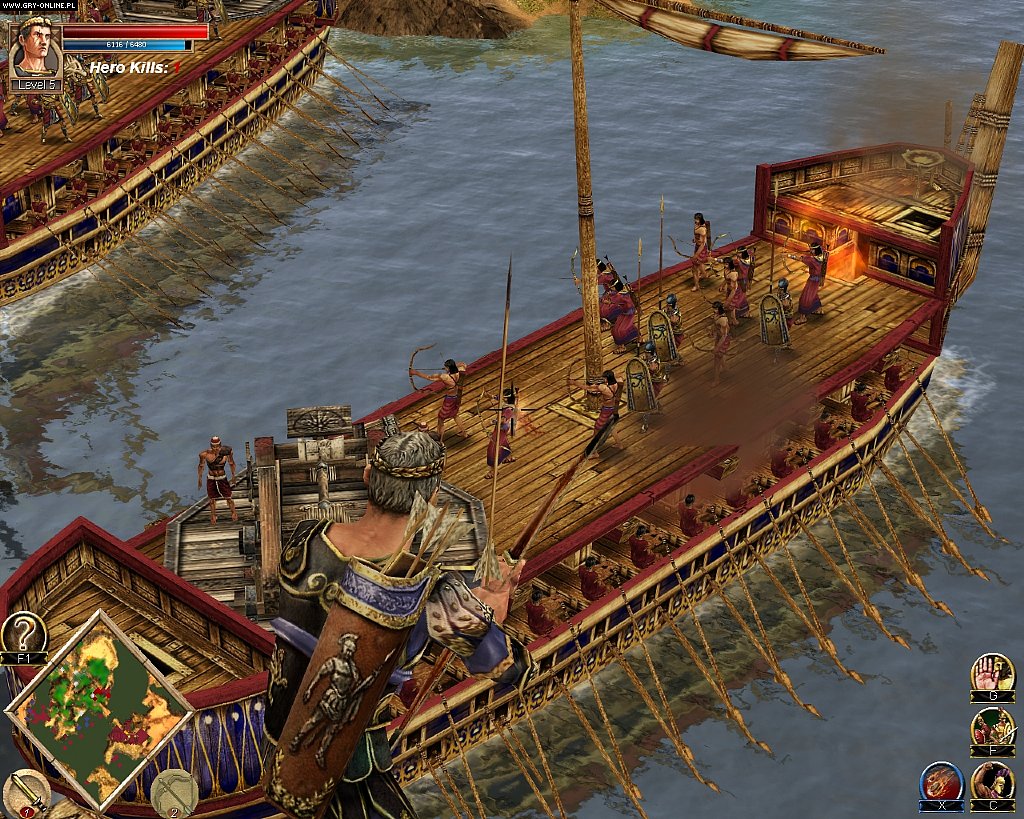This screenshot has width=1024, height=819.
Task: Select the two soldiers formation icon
Action: (992, 727)
